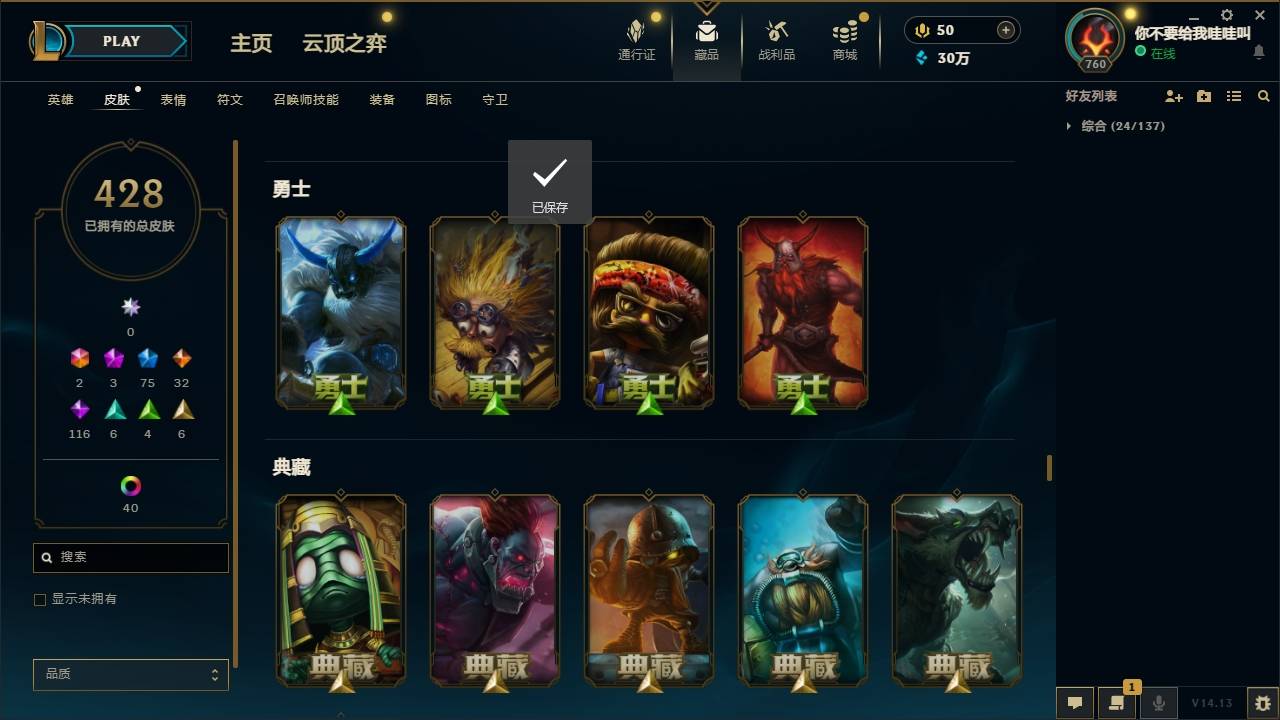Enable the 显示未拥有 checkbox

pyautogui.click(x=40, y=599)
